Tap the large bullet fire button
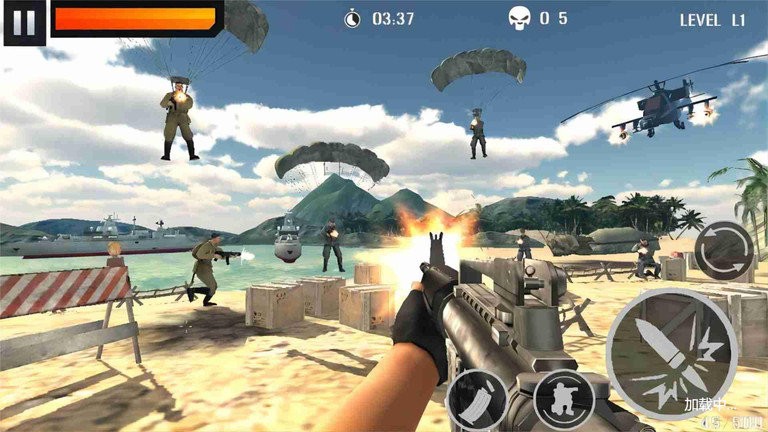The height and width of the screenshot is (432, 768). (x=671, y=354)
